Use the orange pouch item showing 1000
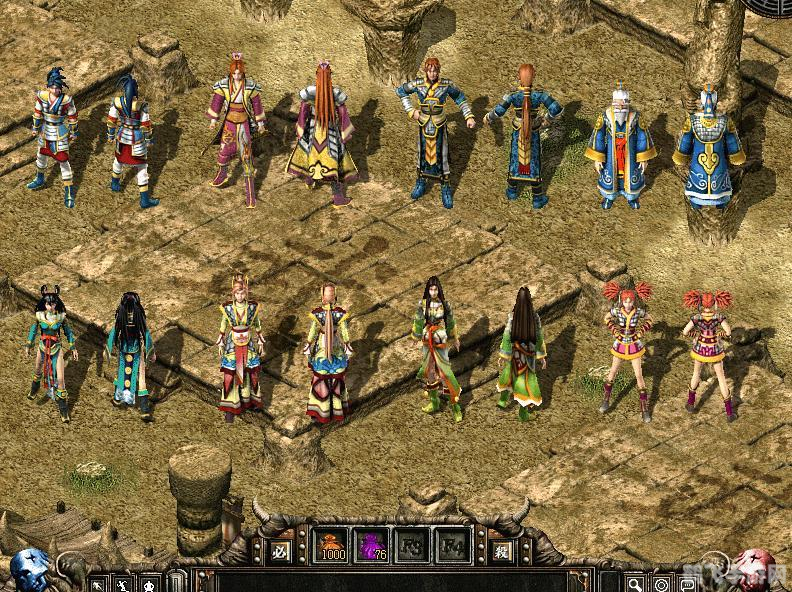 tap(332, 546)
